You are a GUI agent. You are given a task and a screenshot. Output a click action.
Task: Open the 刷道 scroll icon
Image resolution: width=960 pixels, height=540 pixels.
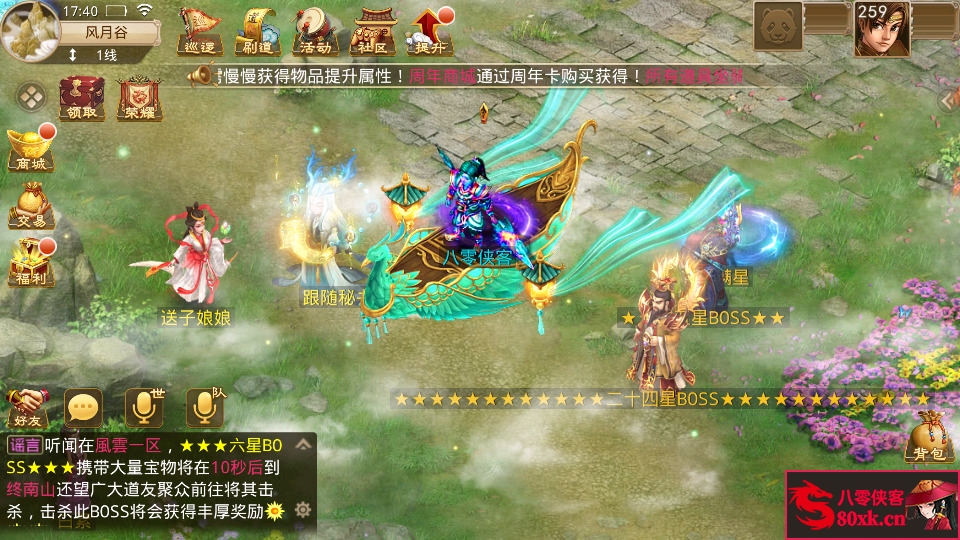coord(256,32)
